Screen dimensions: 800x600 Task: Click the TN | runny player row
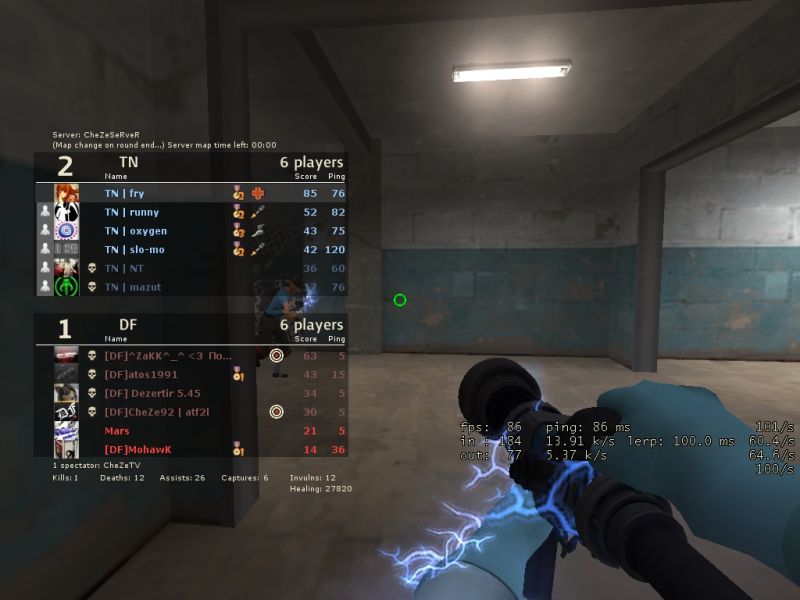(x=190, y=212)
